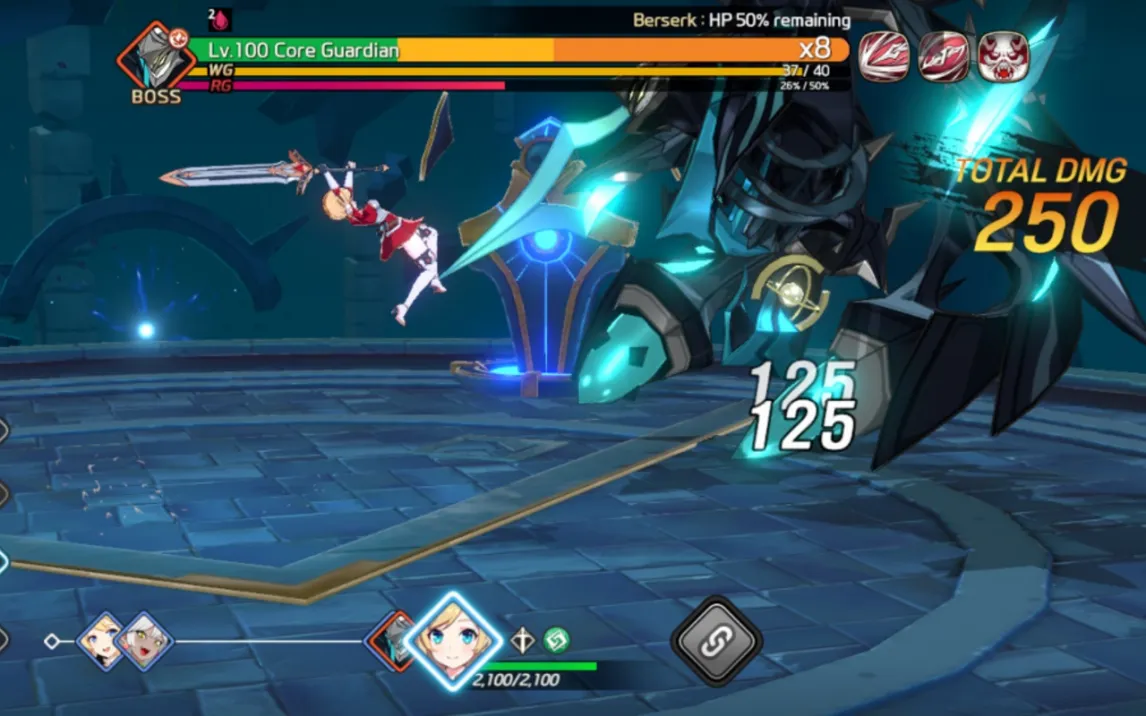Tap the white arrow class icon
Screen dimensions: 1146x716
523,641
